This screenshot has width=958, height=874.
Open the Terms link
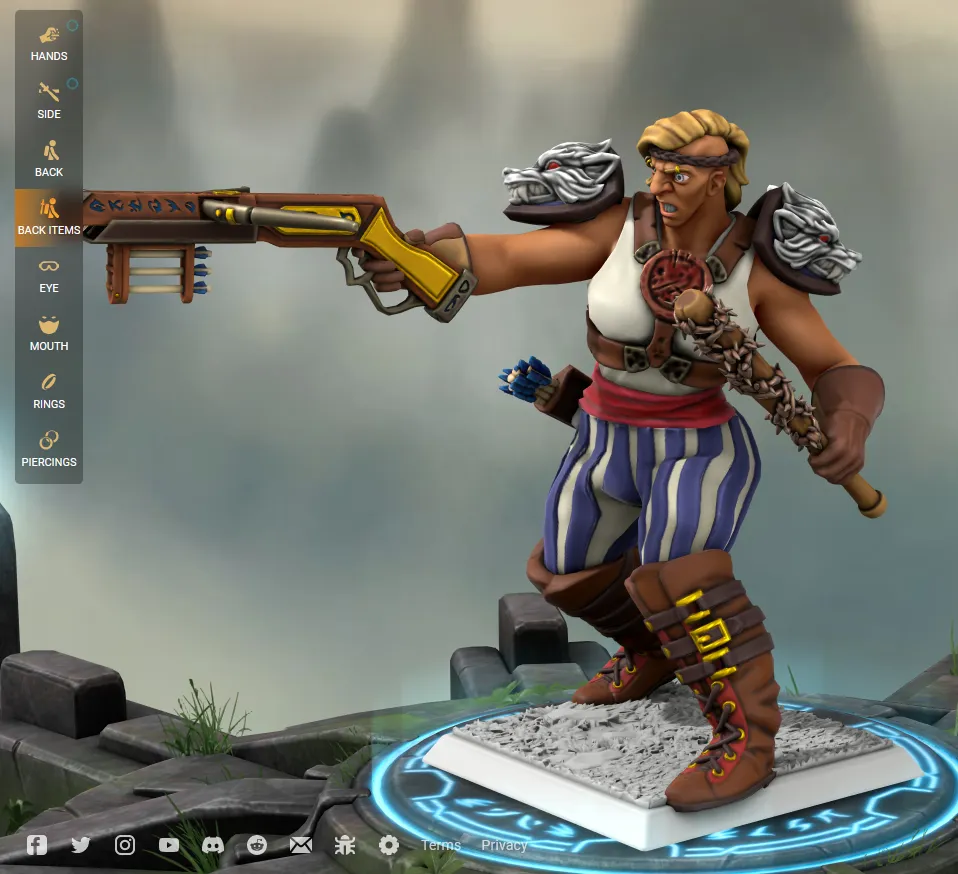[440, 845]
